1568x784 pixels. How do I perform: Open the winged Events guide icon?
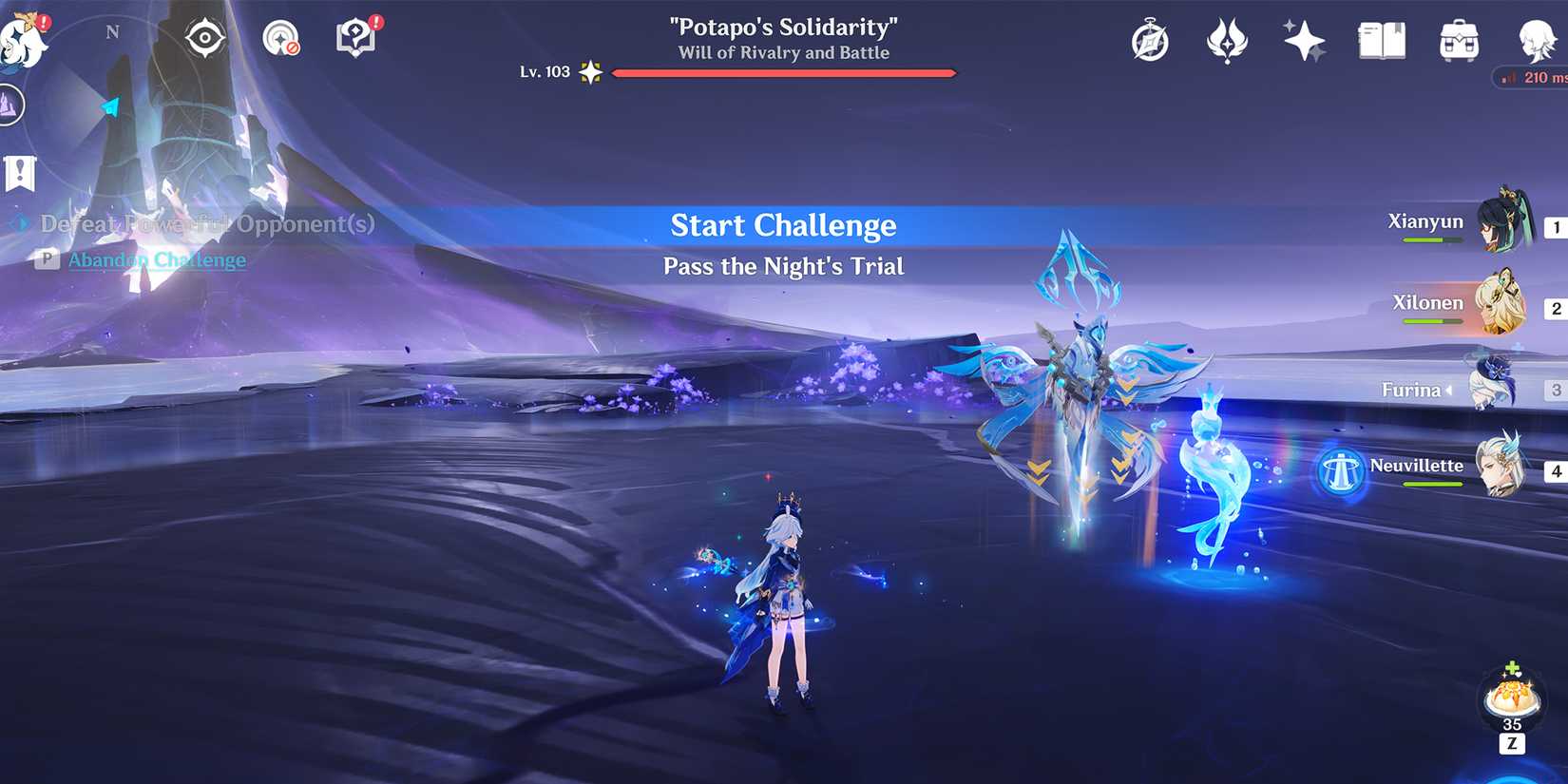(1227, 41)
